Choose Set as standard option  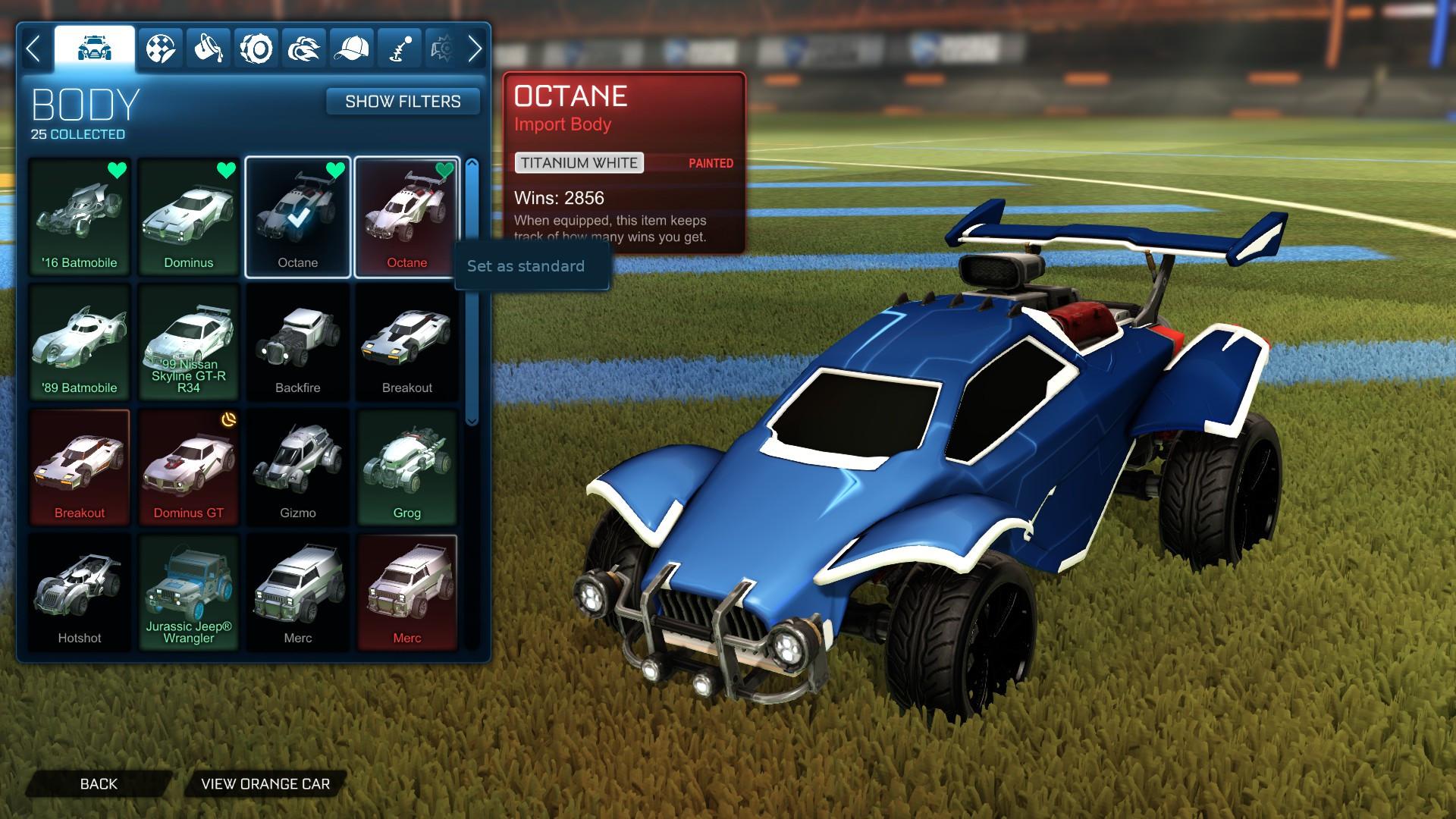tap(526, 266)
